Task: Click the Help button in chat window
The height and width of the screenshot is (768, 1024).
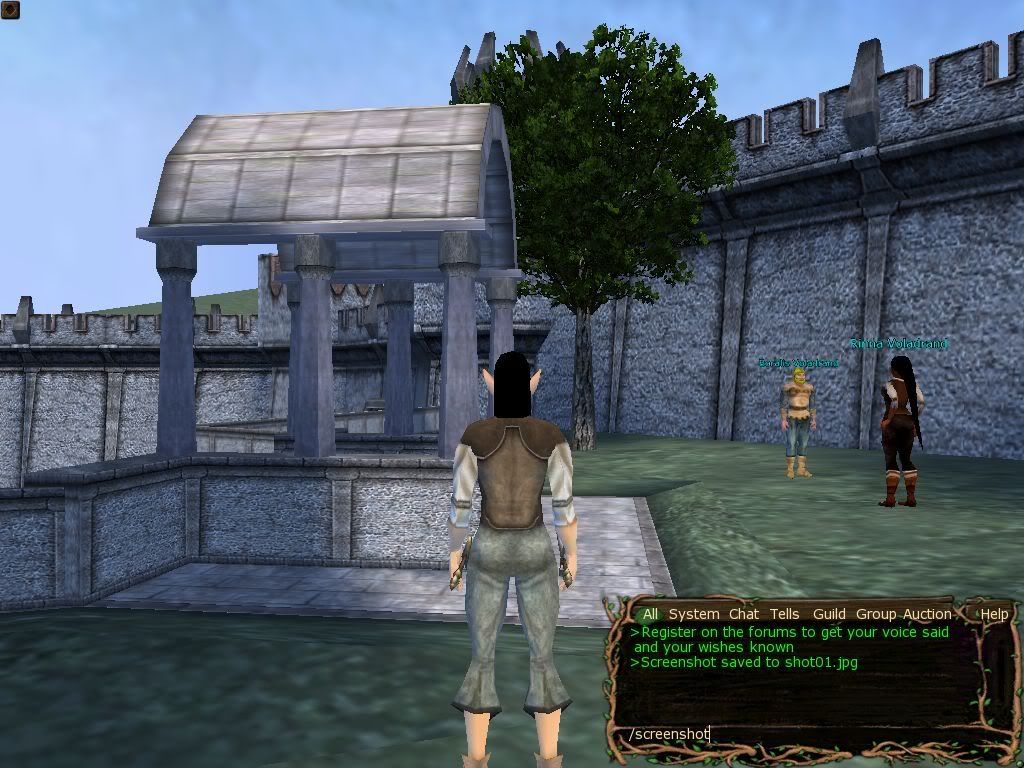Action: tap(994, 614)
